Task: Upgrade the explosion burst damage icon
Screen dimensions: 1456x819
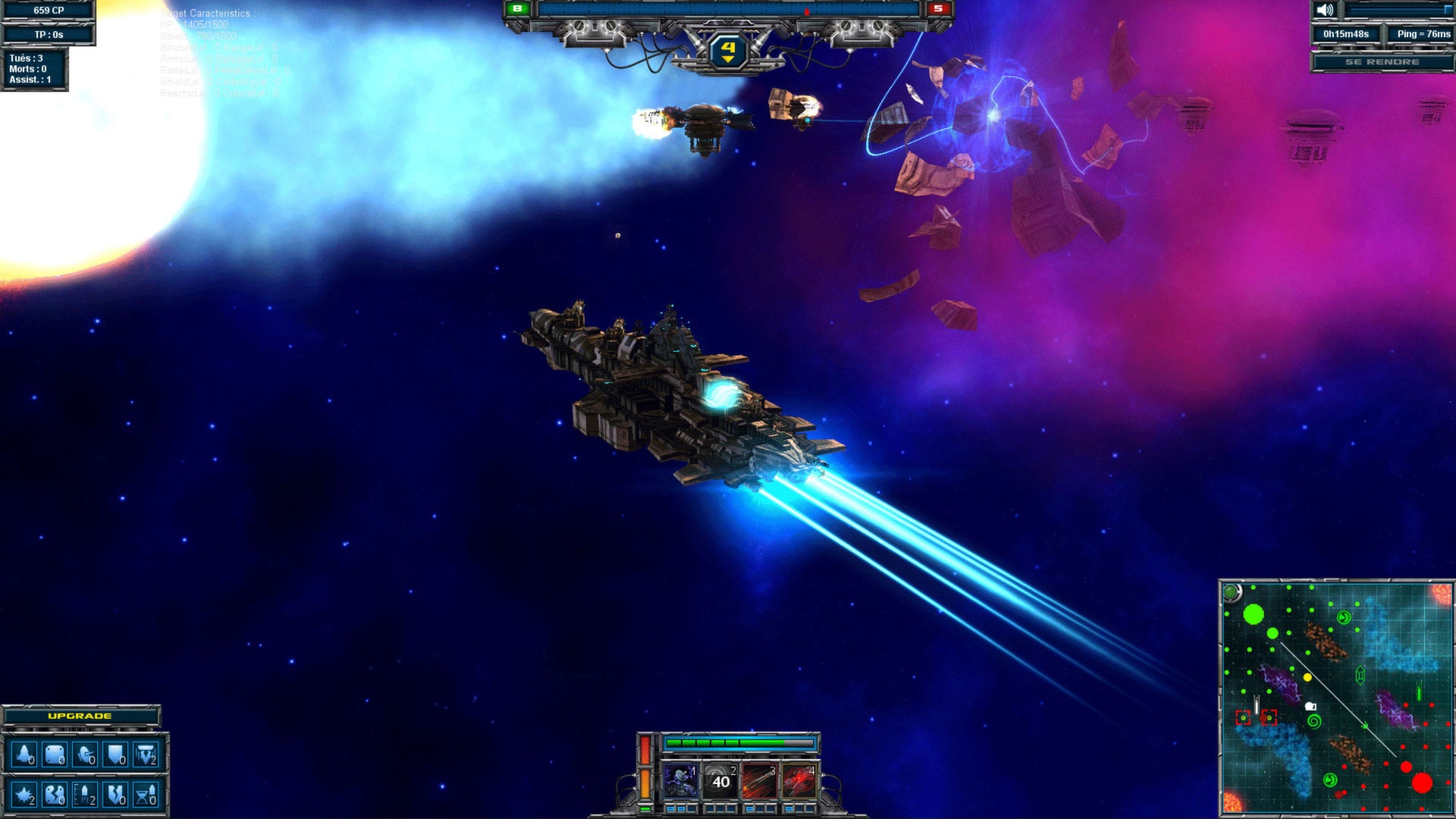Action: click(24, 795)
